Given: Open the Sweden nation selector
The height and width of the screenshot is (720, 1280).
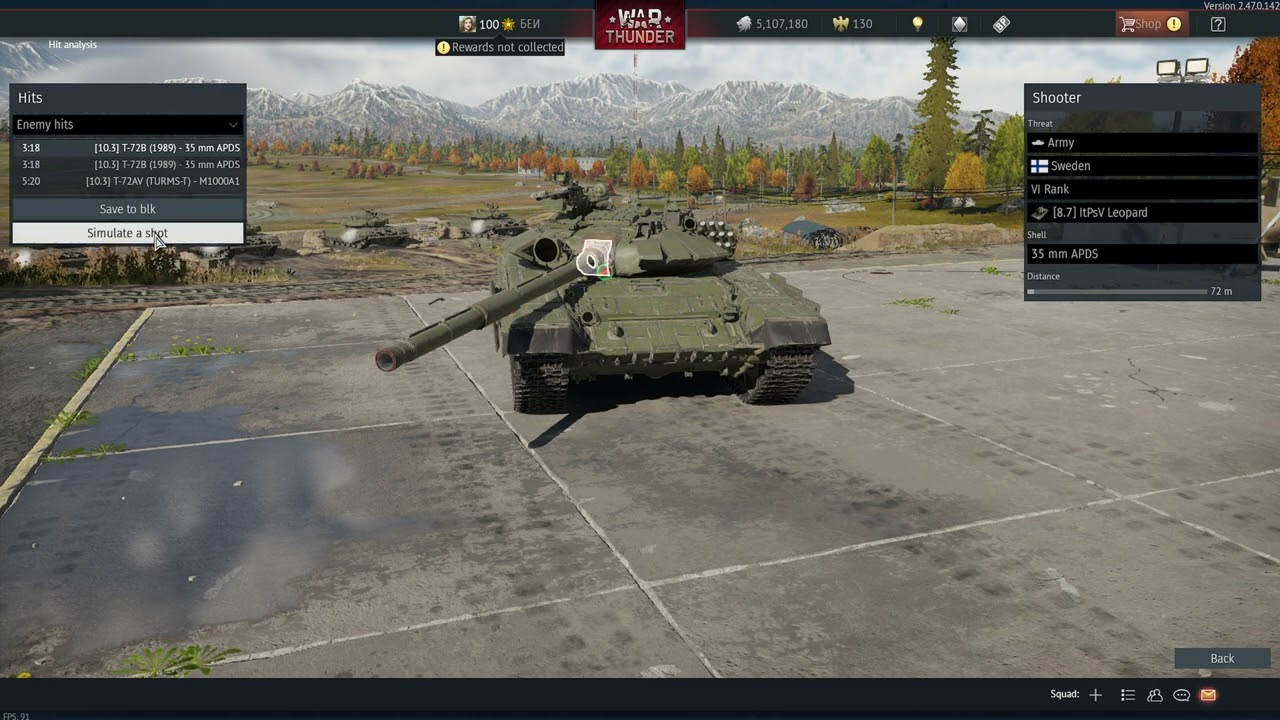Looking at the screenshot, I should tap(1142, 166).
